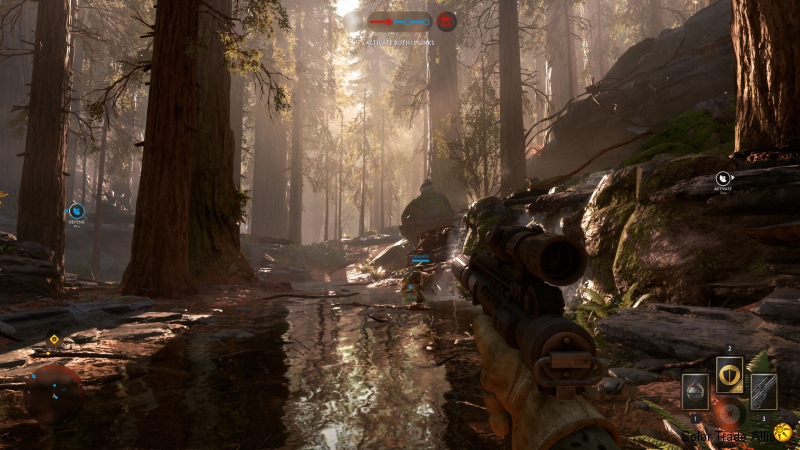Click the red Imperial faction emblem
This screenshot has height=450, width=800.
pyautogui.click(x=446, y=21)
